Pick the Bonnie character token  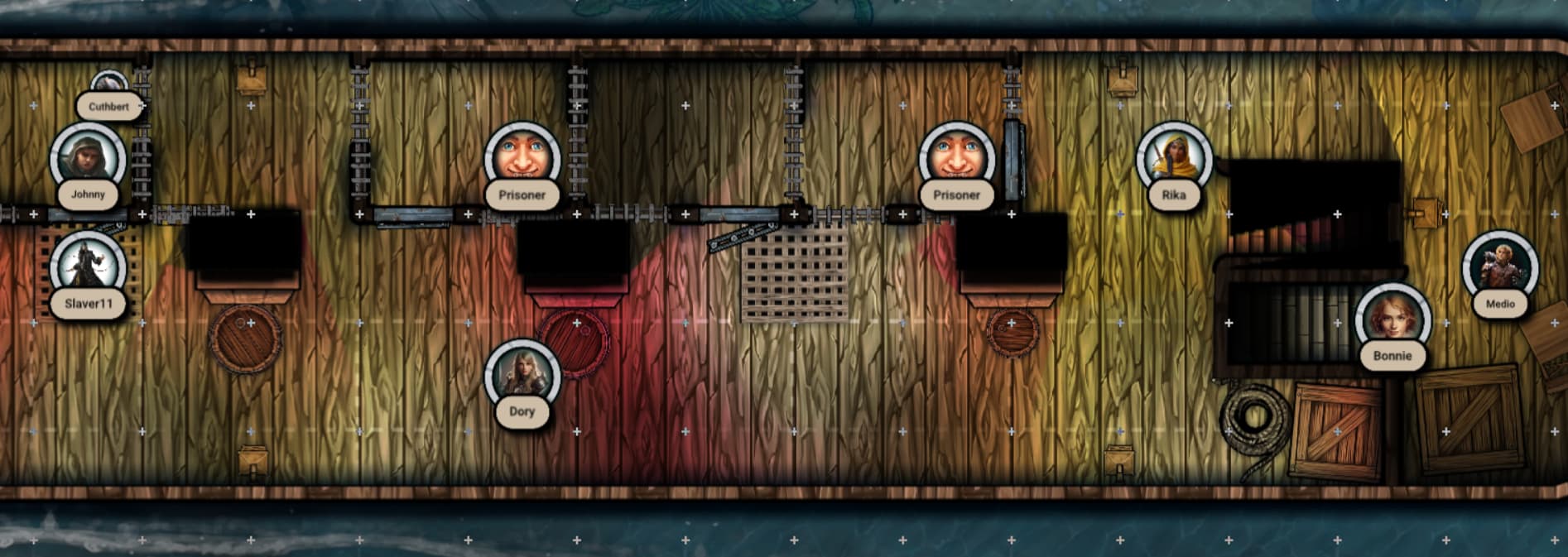(x=1392, y=319)
